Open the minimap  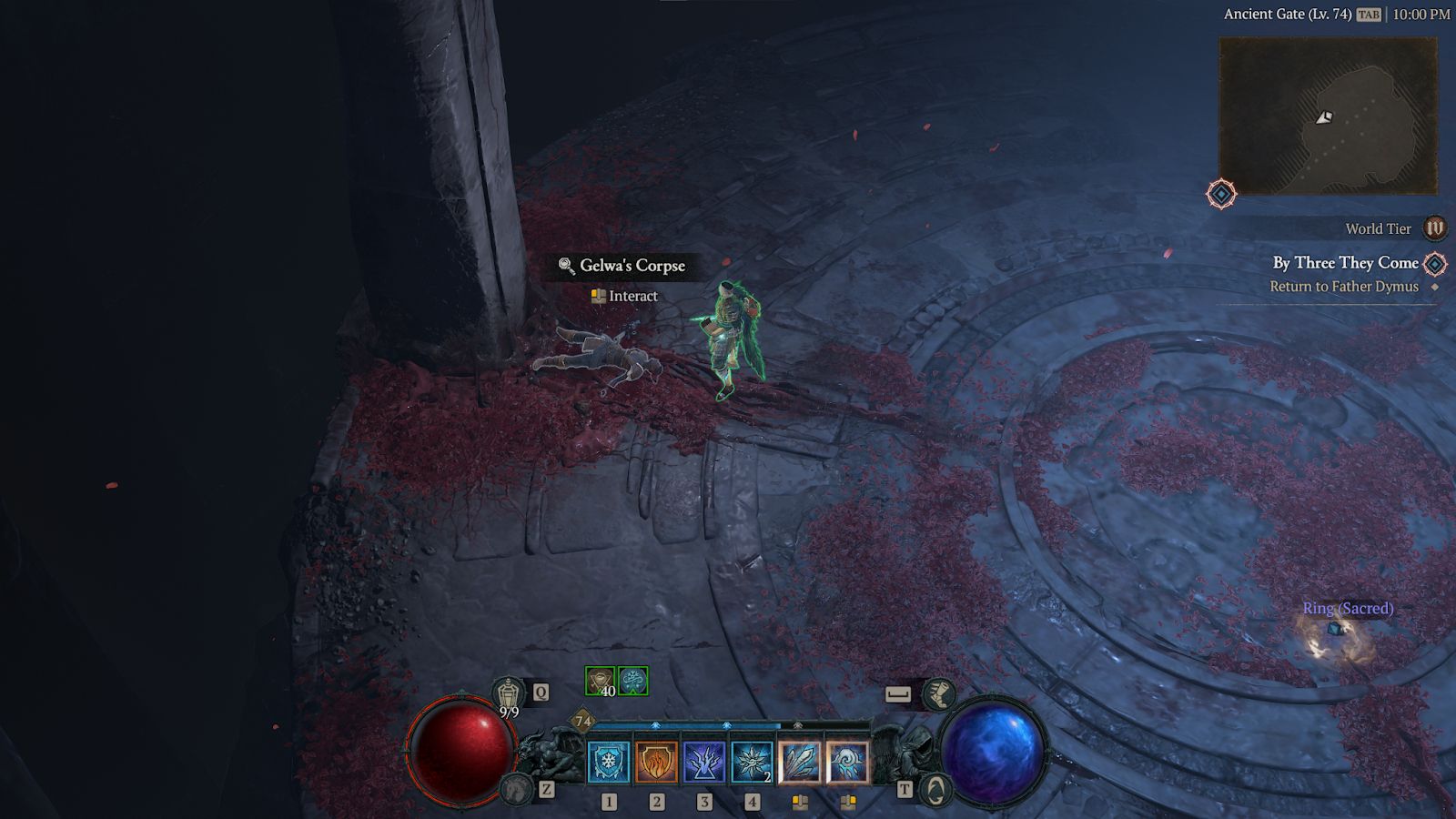point(1328,116)
